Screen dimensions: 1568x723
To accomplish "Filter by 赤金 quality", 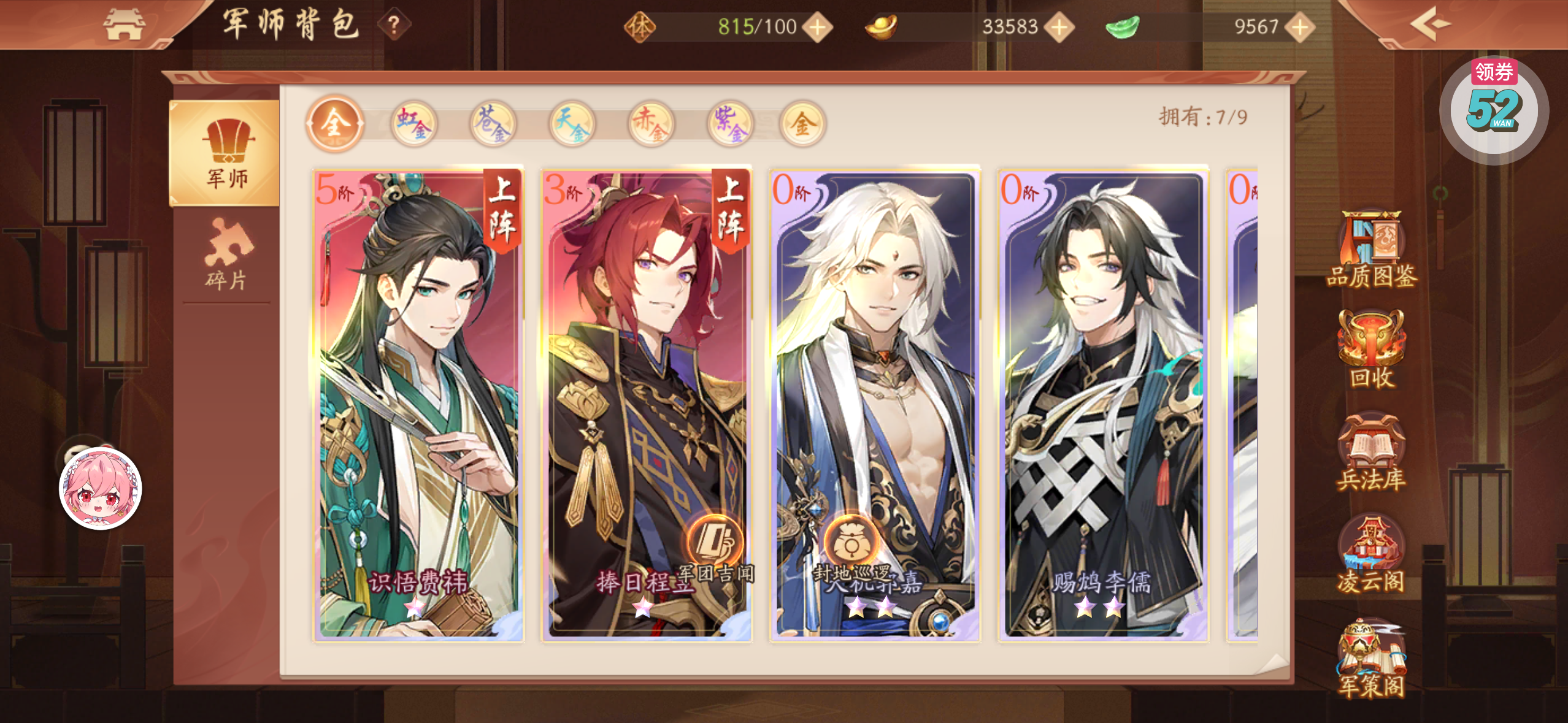I will 650,124.
